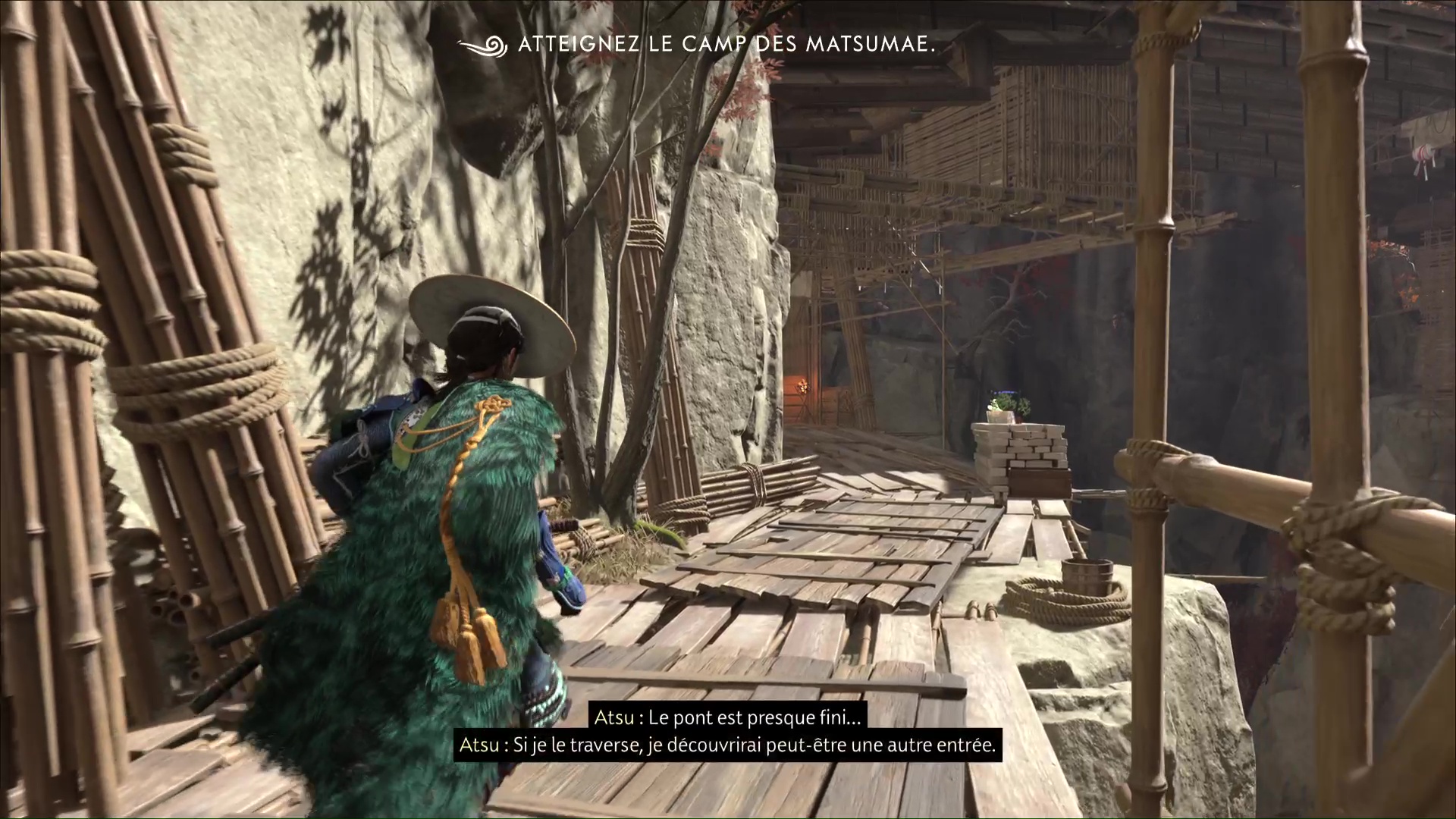Image resolution: width=1456 pixels, height=819 pixels.
Task: Select the "Atteignez le camp des Matsumae" objective
Action: (726, 45)
